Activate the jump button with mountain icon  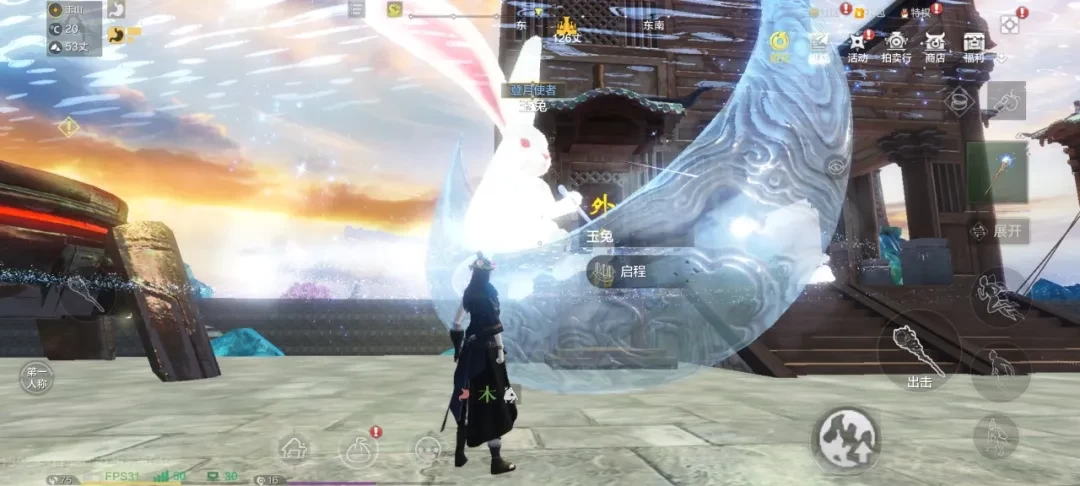click(848, 437)
